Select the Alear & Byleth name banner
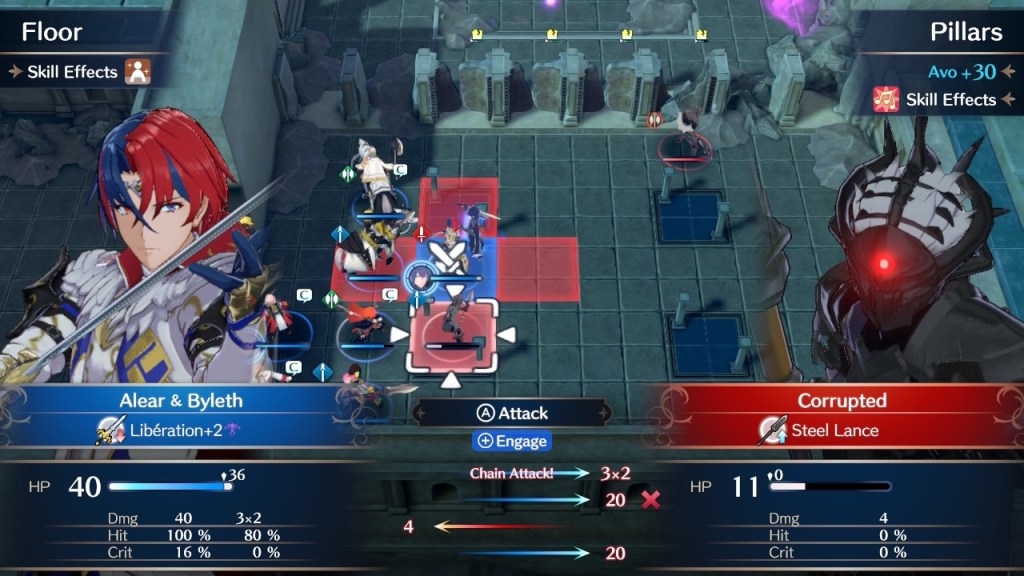This screenshot has width=1024, height=576. [181, 401]
